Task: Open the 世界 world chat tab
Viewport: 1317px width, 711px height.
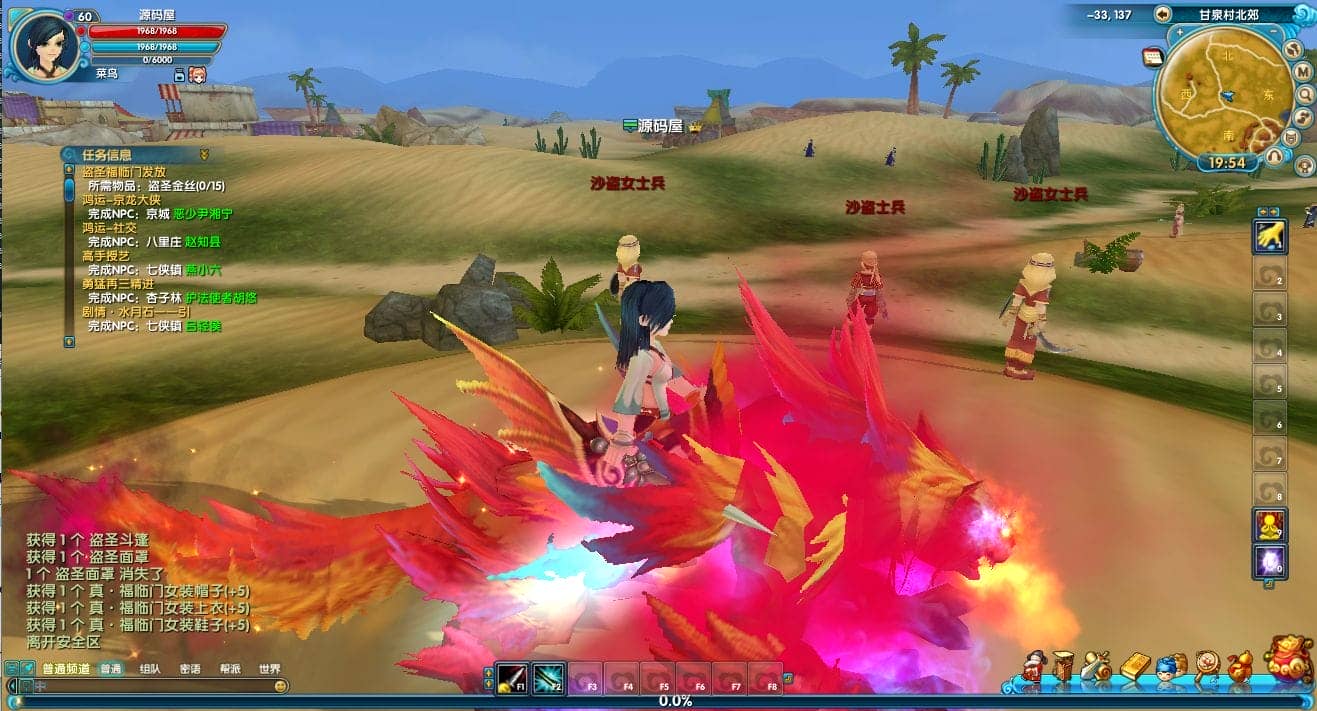Action: coord(270,669)
